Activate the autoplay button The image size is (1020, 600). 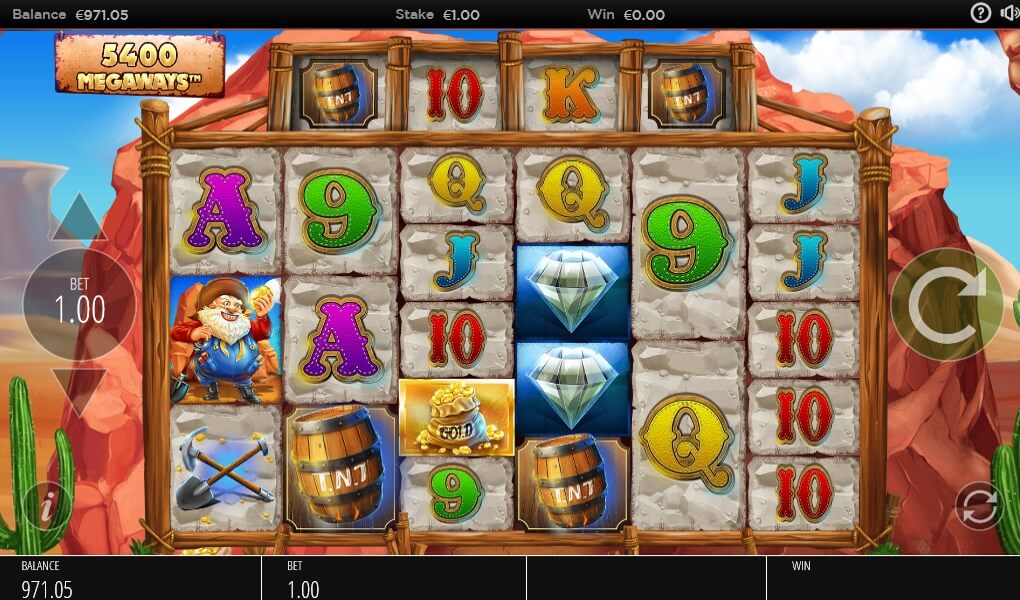coord(979,505)
